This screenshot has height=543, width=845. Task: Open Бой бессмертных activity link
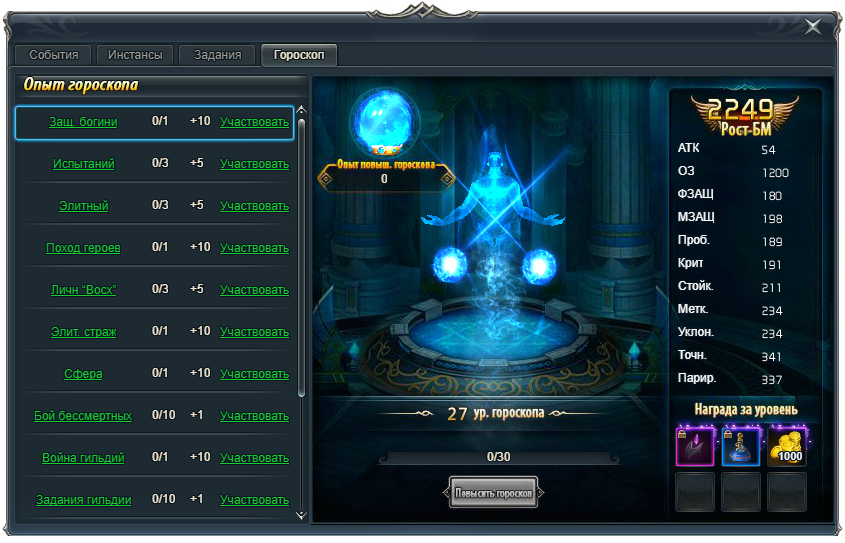83,416
